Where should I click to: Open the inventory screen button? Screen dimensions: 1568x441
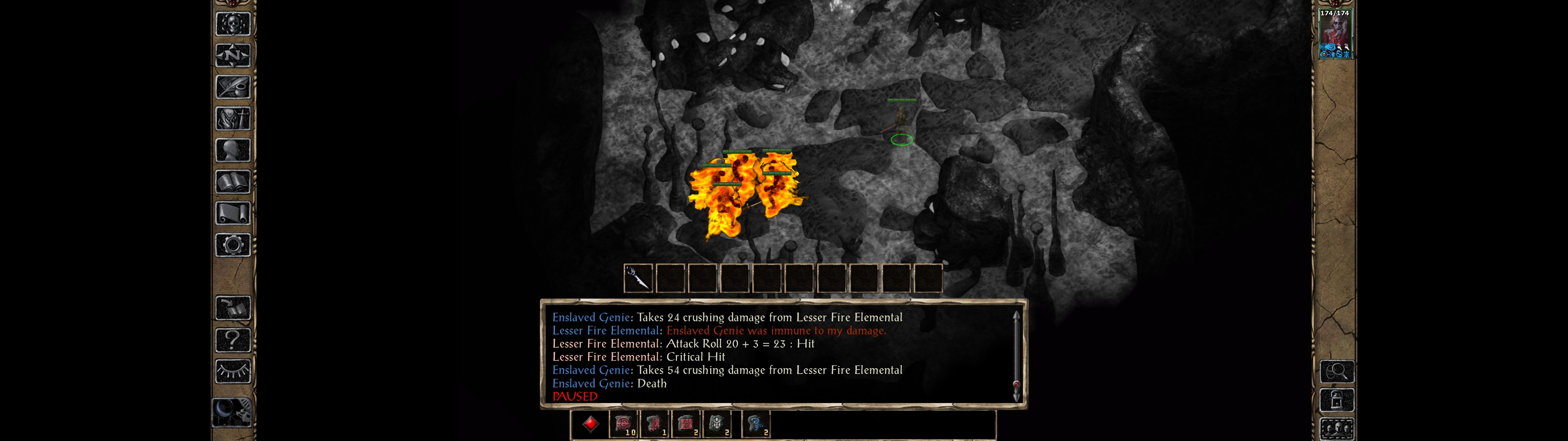coord(232,118)
